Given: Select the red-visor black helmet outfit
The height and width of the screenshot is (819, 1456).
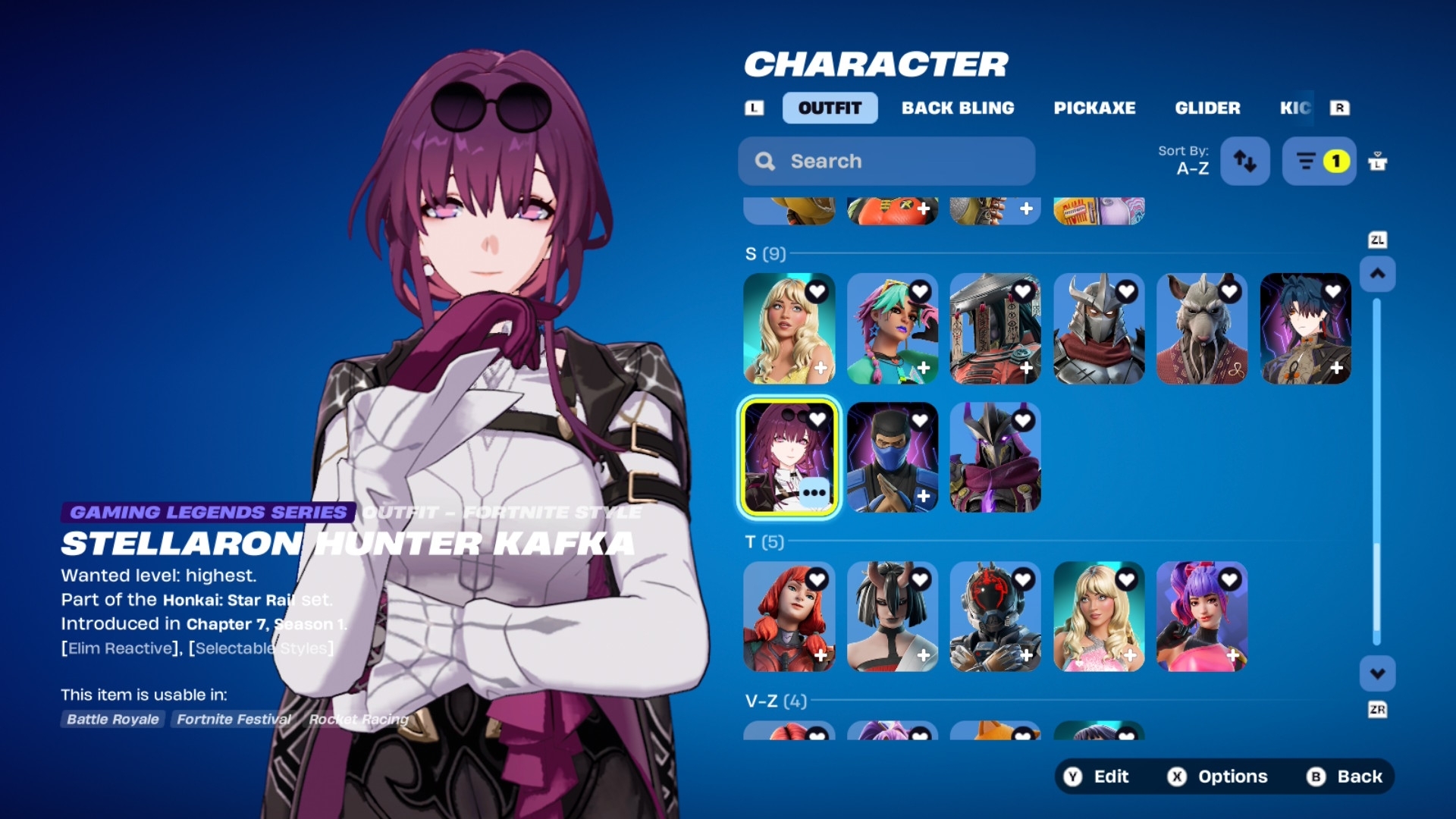Looking at the screenshot, I should pyautogui.click(x=995, y=617).
